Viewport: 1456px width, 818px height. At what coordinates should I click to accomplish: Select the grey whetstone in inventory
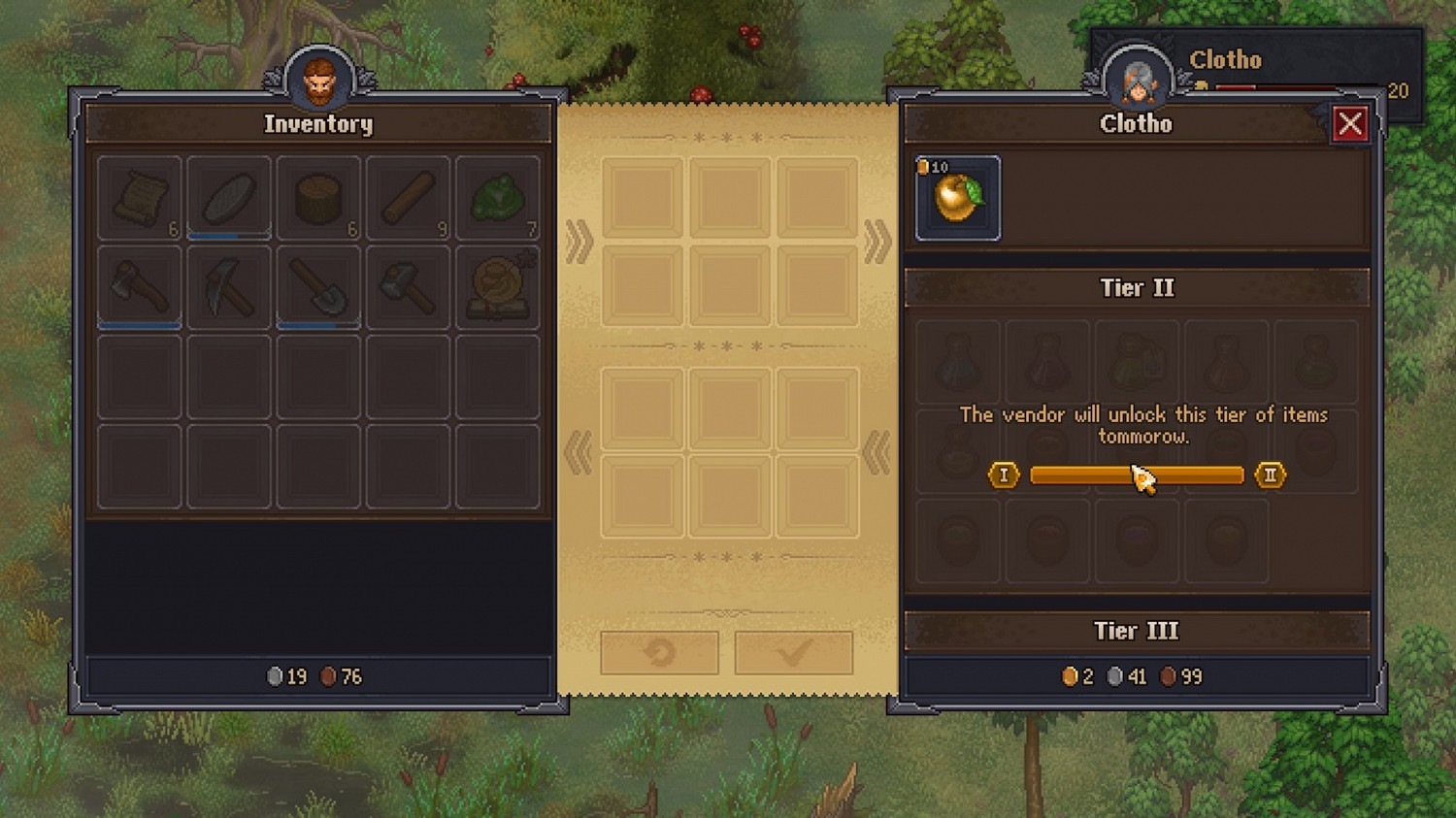point(229,198)
